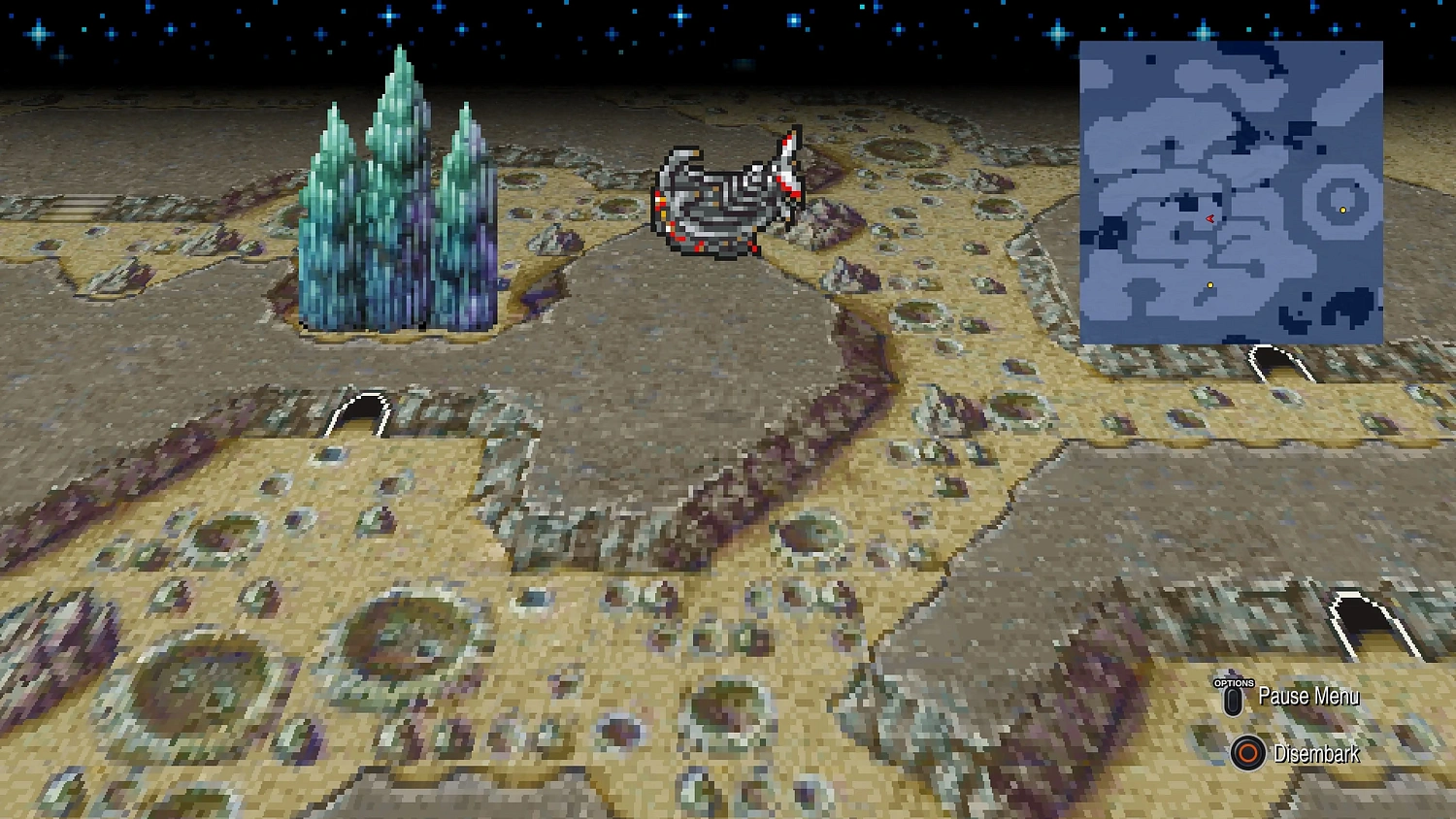
Task: Click the red player arrow on the minimap
Action: click(x=1208, y=220)
